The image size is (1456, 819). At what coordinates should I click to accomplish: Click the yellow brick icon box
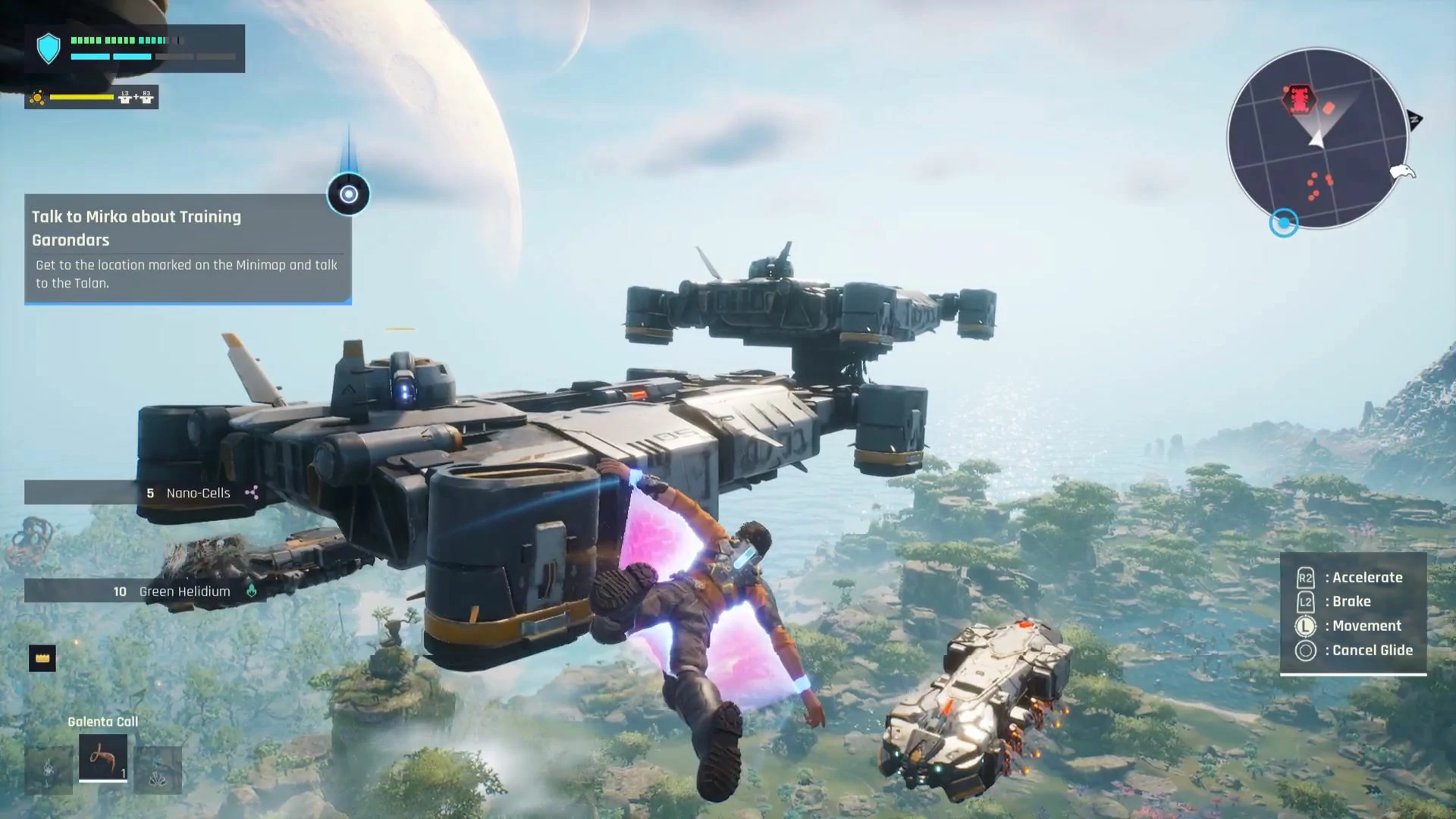(42, 658)
